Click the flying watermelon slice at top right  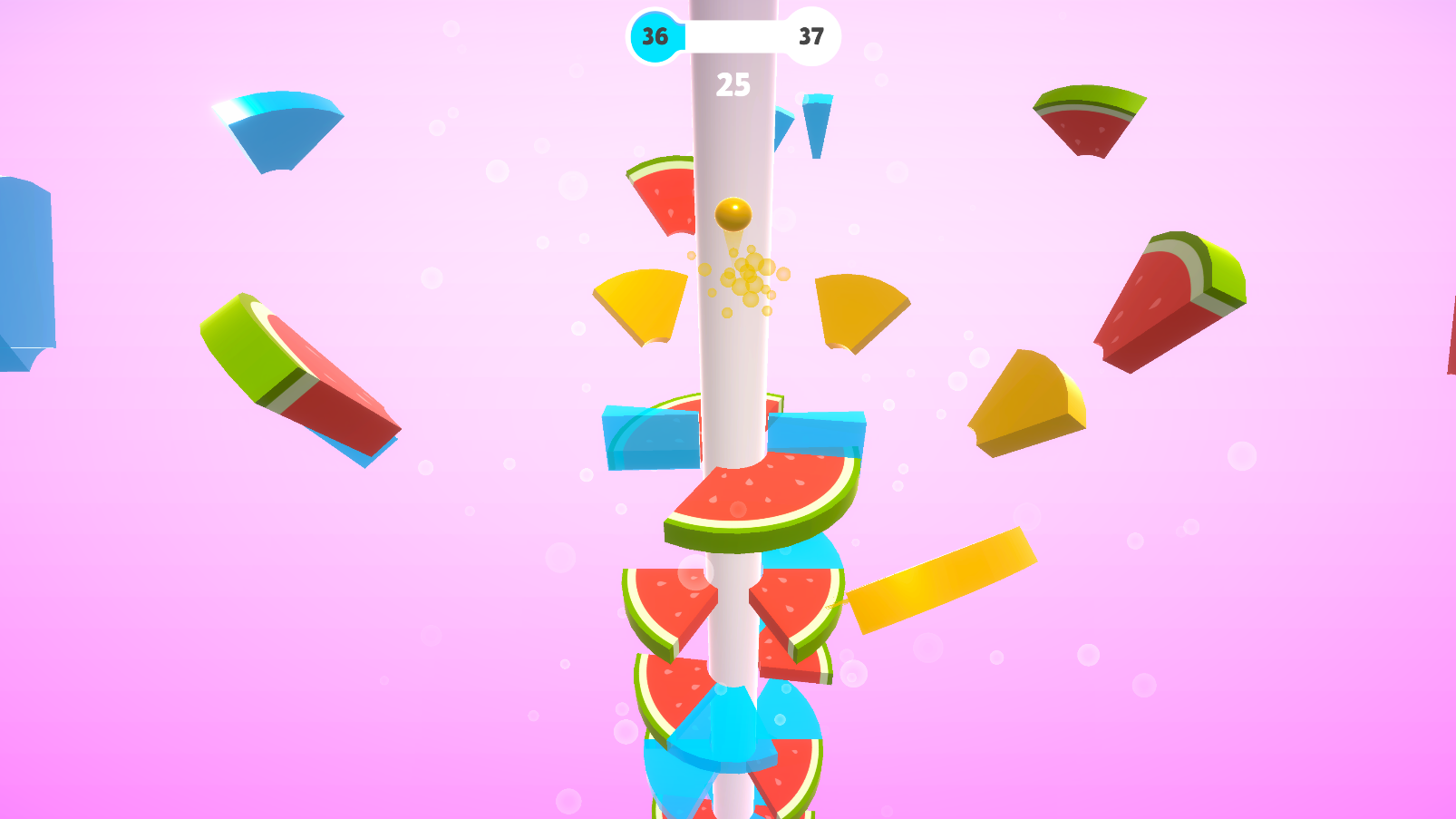[x=1088, y=122]
